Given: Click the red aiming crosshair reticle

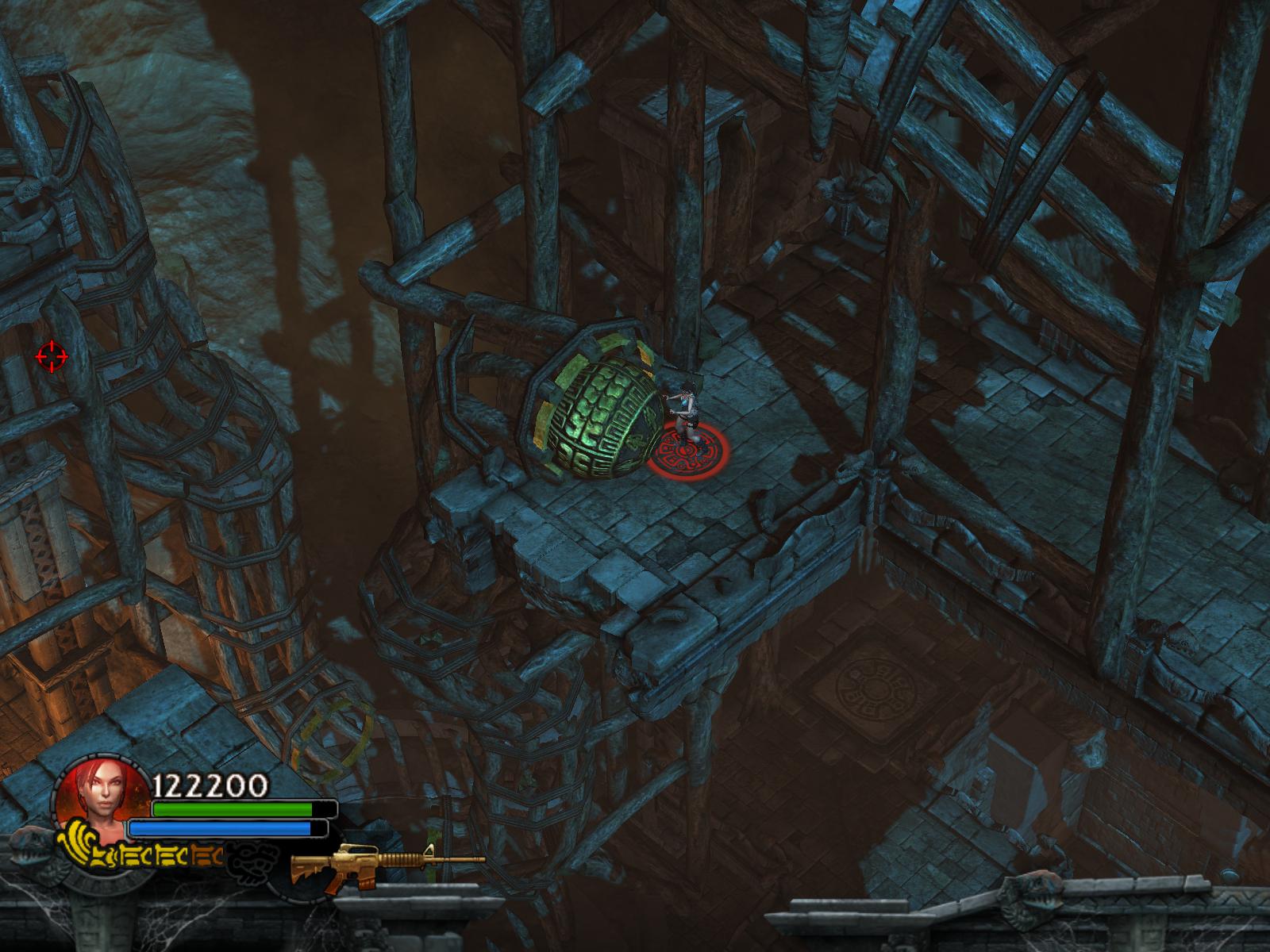Looking at the screenshot, I should coord(52,356).
